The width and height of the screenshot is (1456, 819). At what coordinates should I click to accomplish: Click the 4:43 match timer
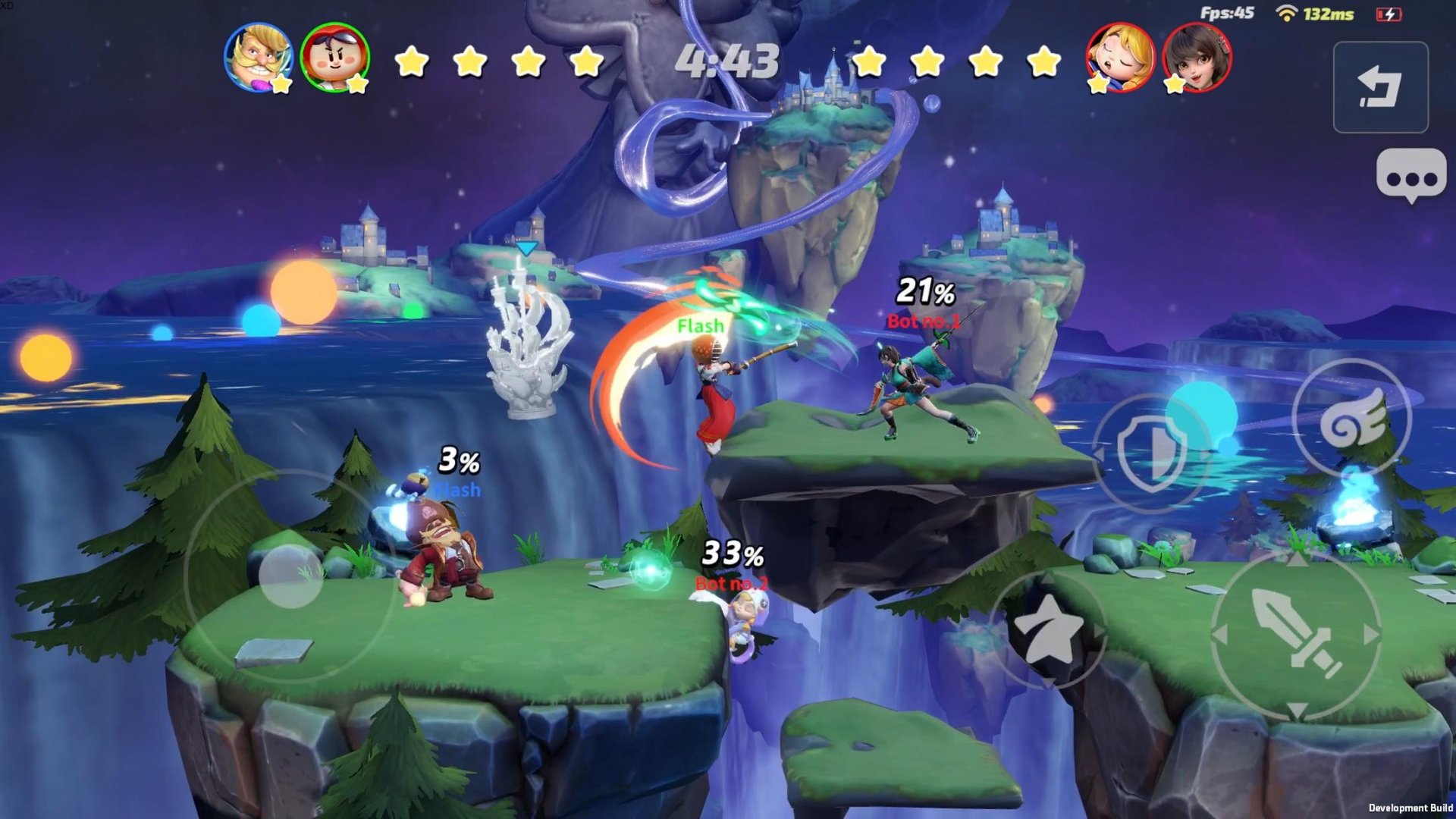point(728,61)
